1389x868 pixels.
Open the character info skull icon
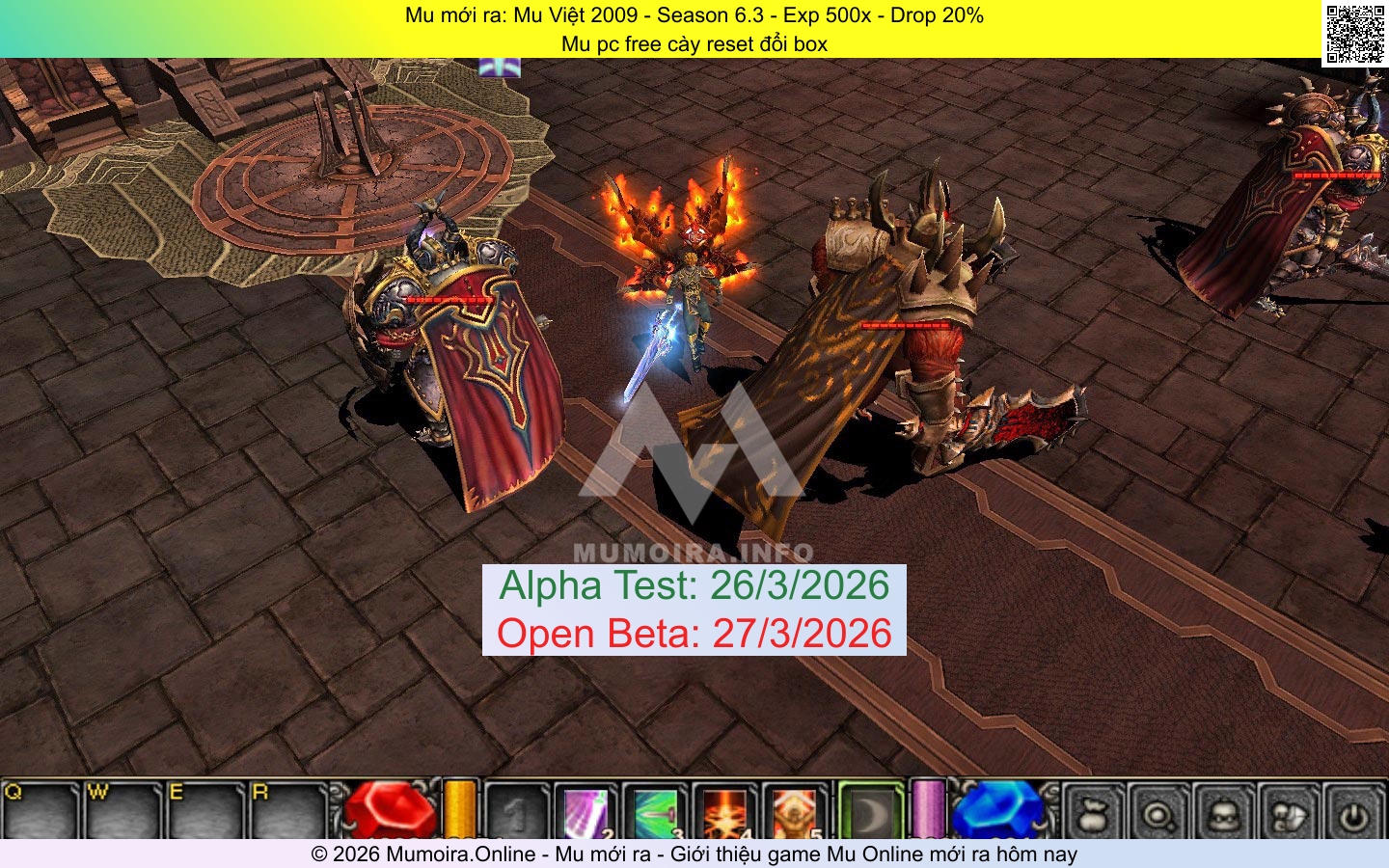point(1224,815)
